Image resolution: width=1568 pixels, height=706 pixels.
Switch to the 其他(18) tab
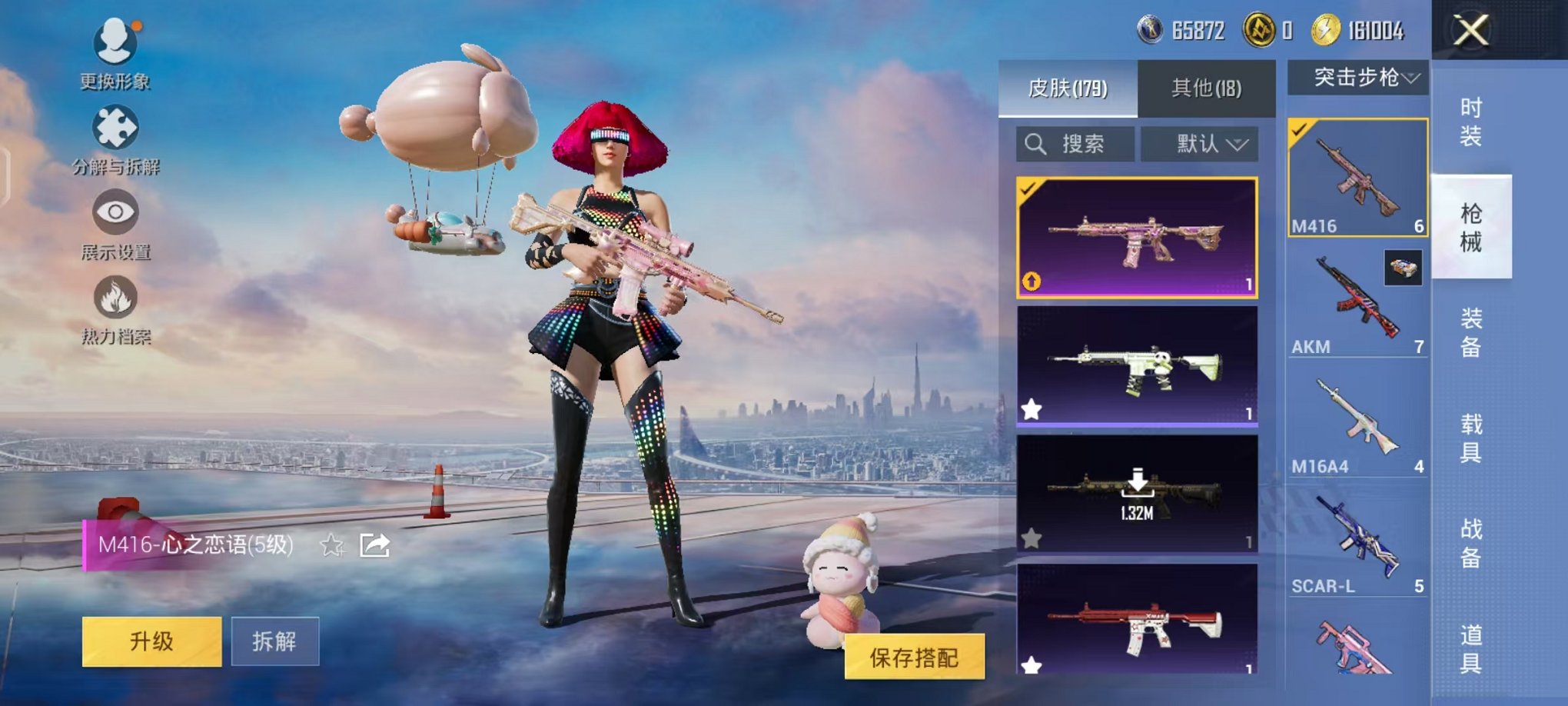(1207, 87)
